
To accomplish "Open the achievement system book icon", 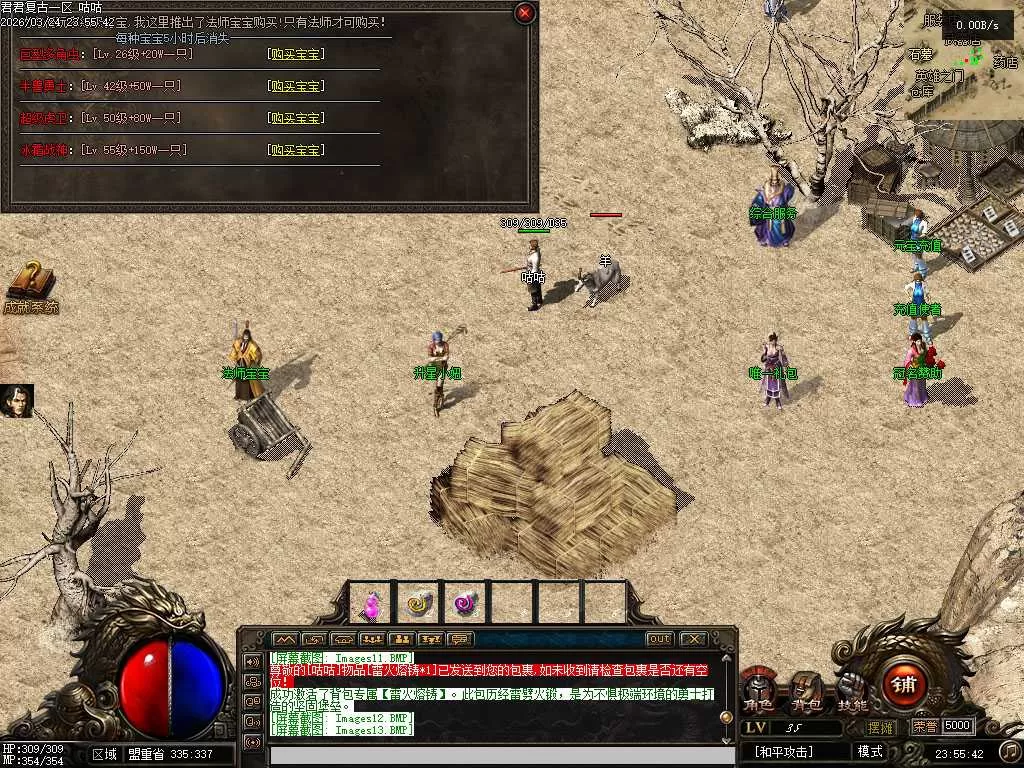I will (x=30, y=283).
